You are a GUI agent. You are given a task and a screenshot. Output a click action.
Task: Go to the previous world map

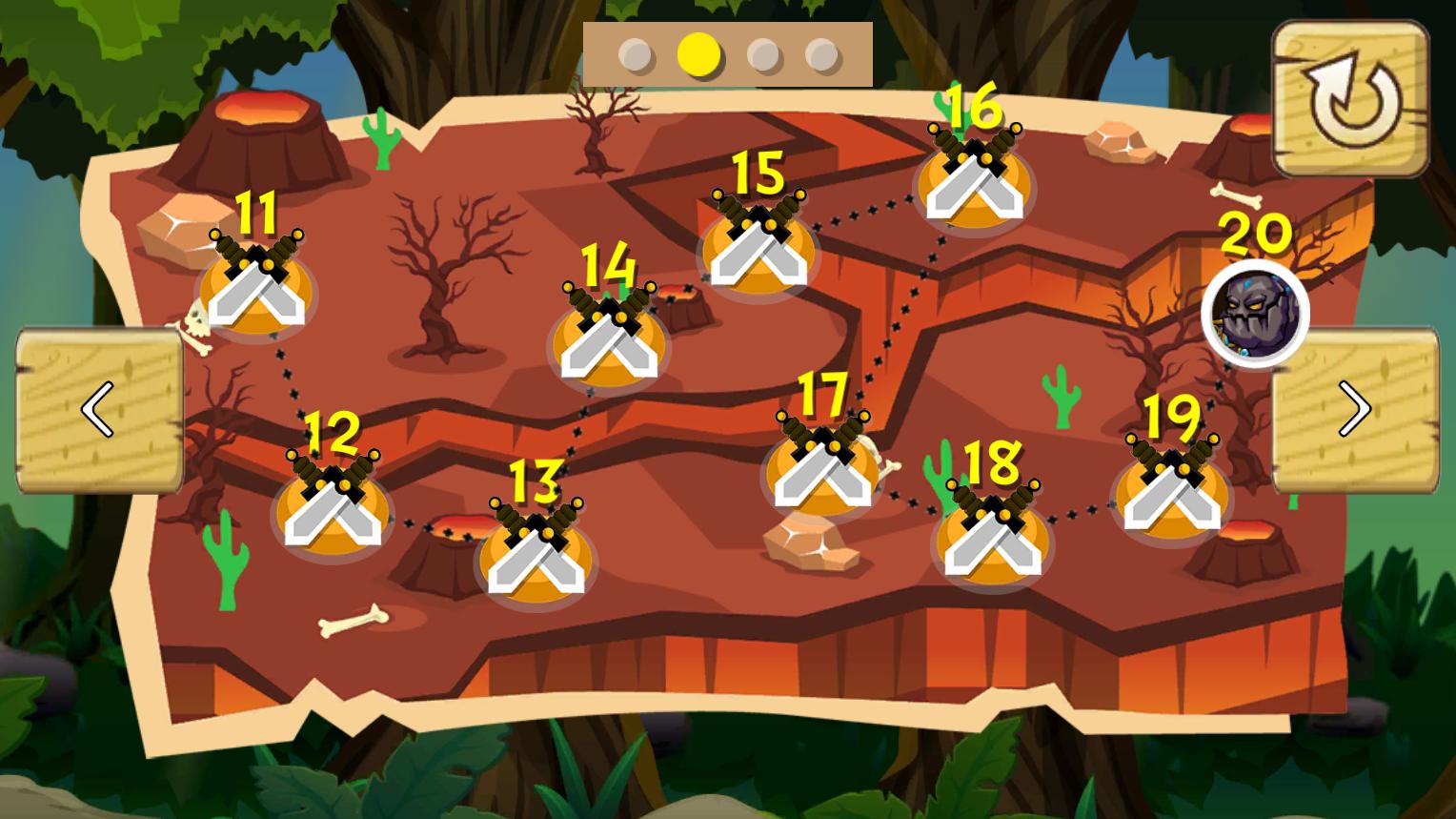click(99, 410)
